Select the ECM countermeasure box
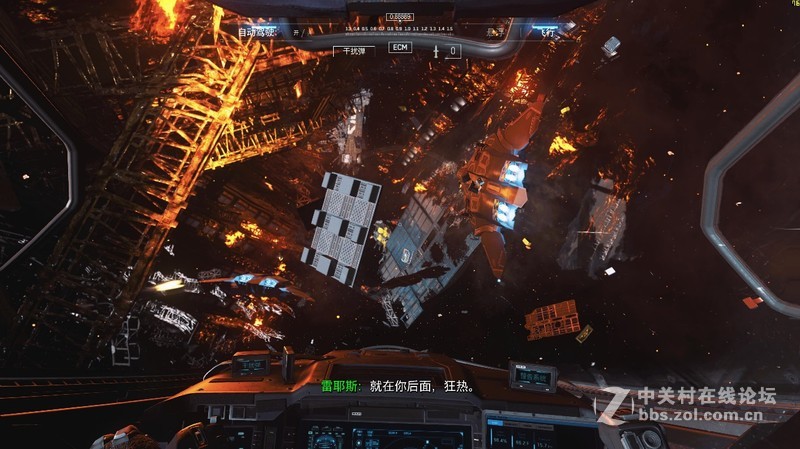Viewport: 800px width, 449px height. 400,48
